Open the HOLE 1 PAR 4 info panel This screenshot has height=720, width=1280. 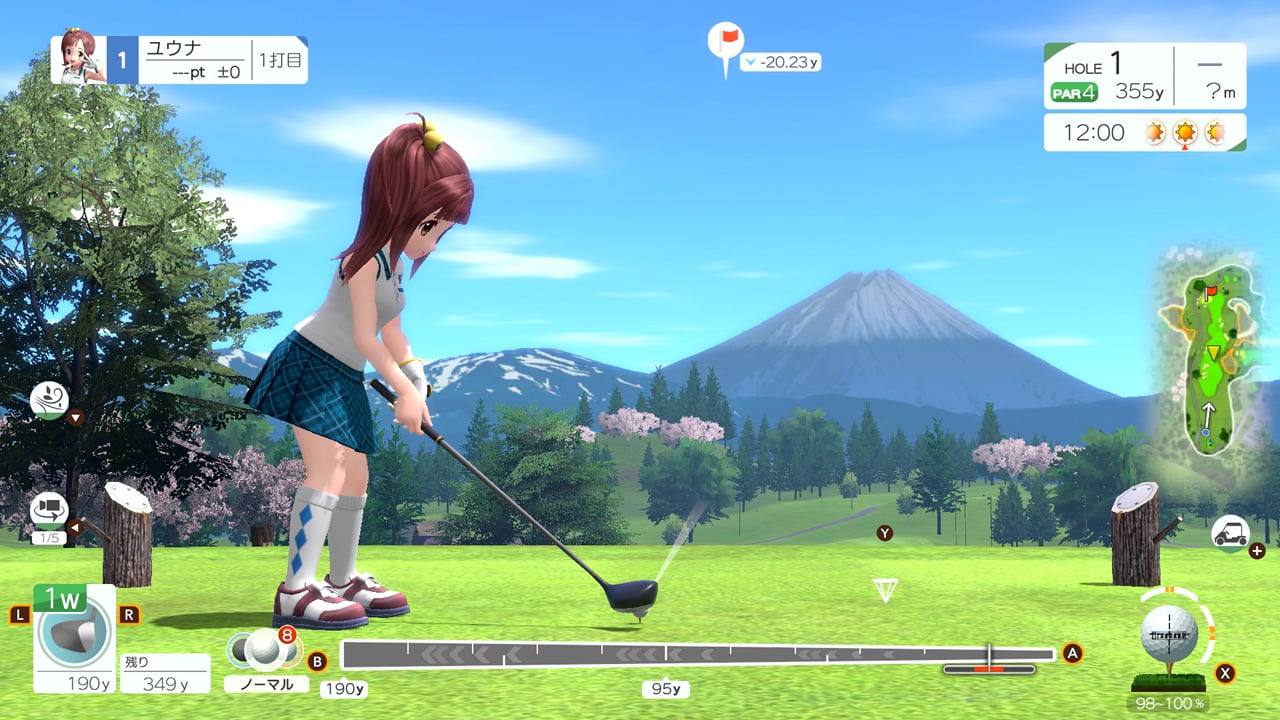tap(1145, 75)
